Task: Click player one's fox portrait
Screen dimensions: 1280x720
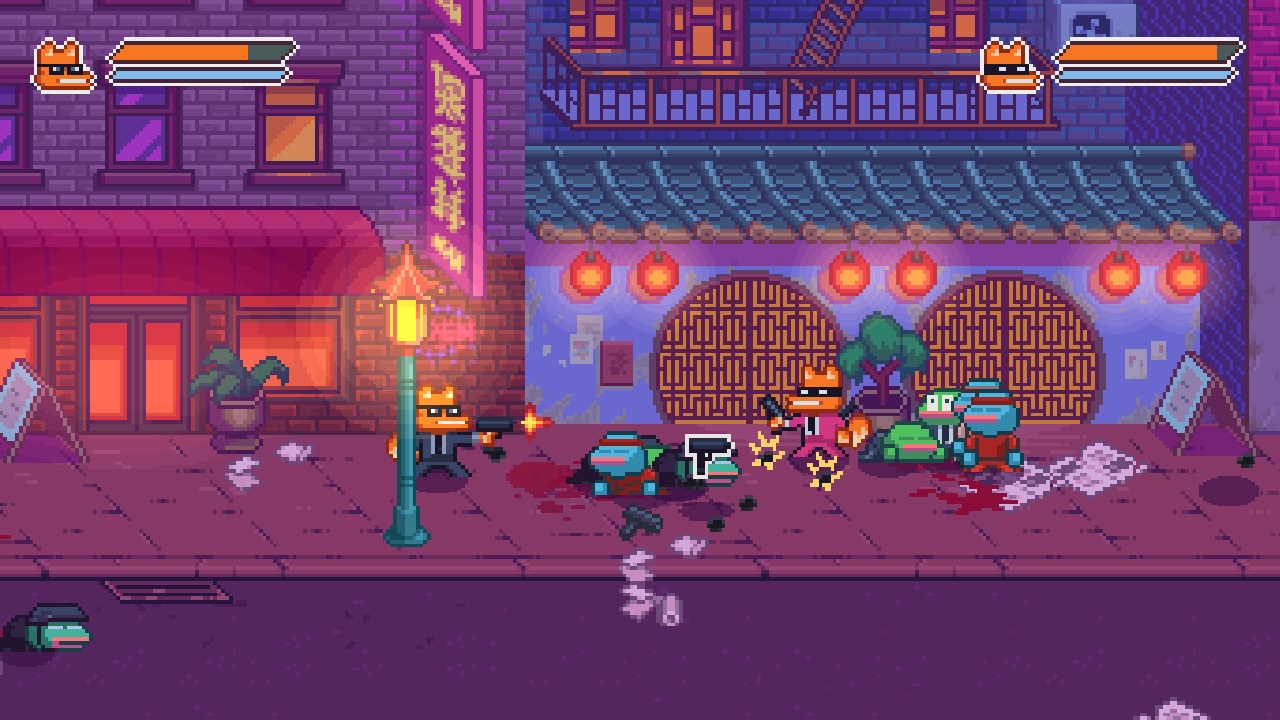Action: tap(63, 66)
